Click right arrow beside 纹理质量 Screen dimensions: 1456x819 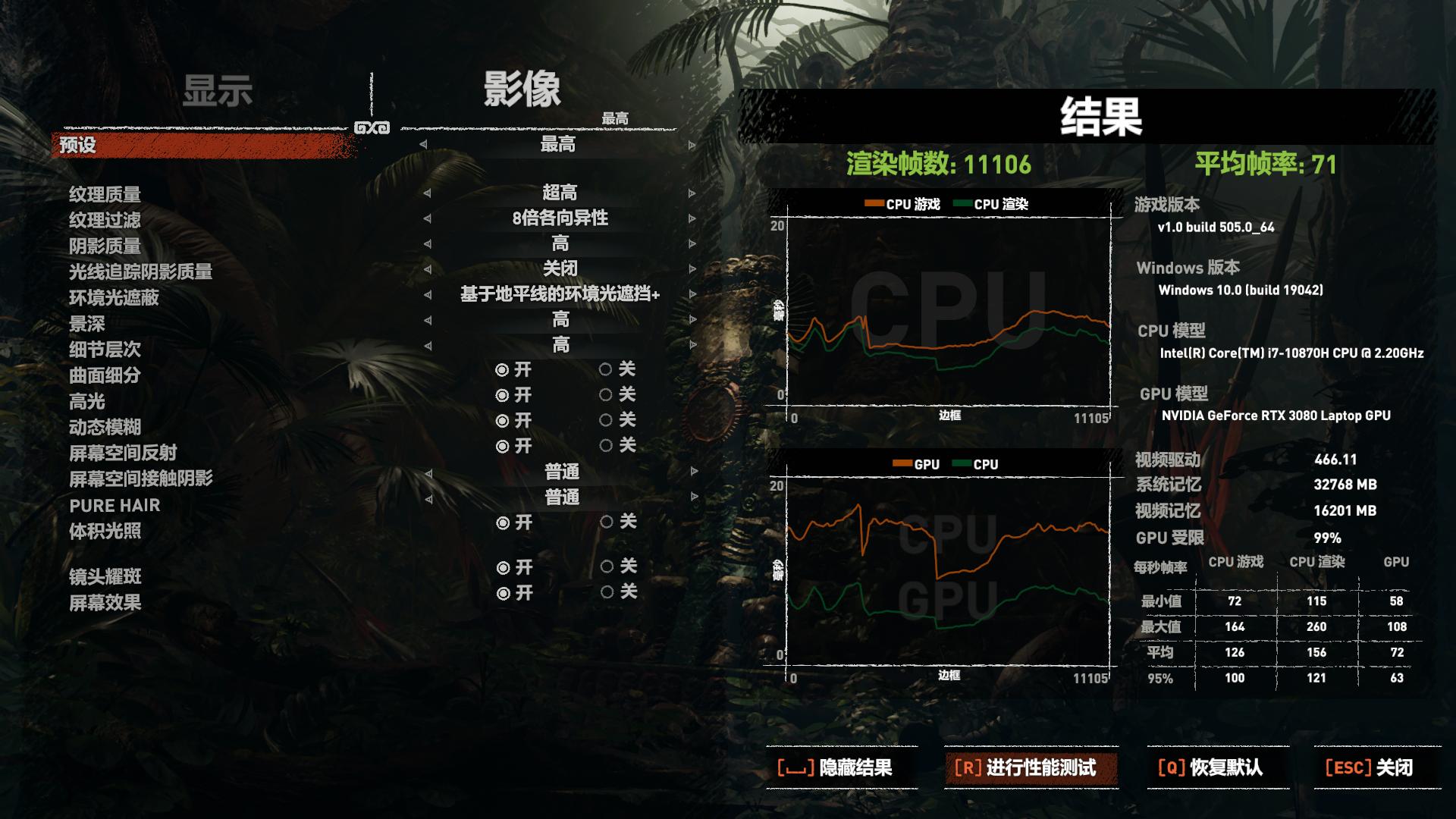tap(690, 194)
